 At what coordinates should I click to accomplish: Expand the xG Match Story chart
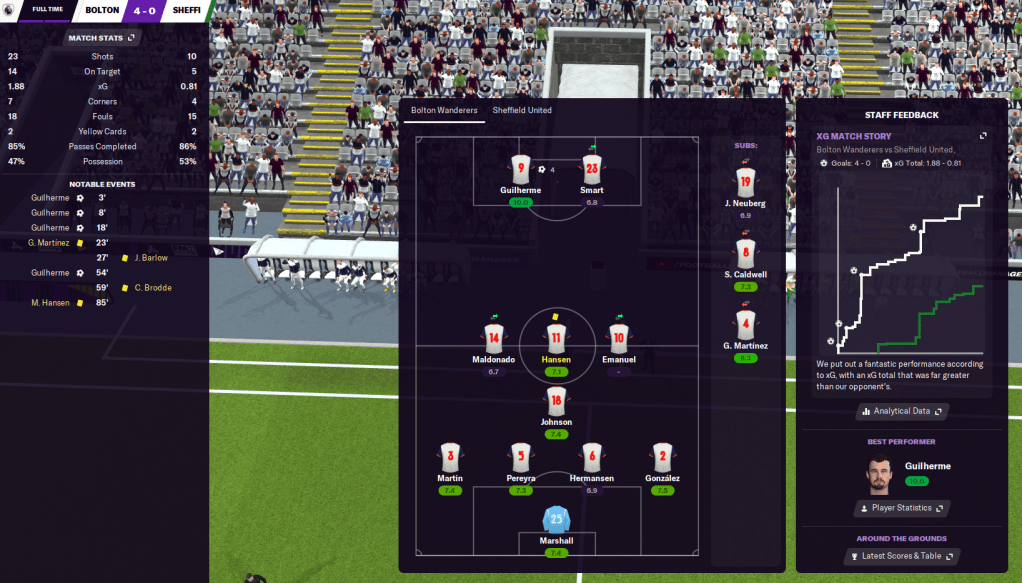[x=983, y=136]
